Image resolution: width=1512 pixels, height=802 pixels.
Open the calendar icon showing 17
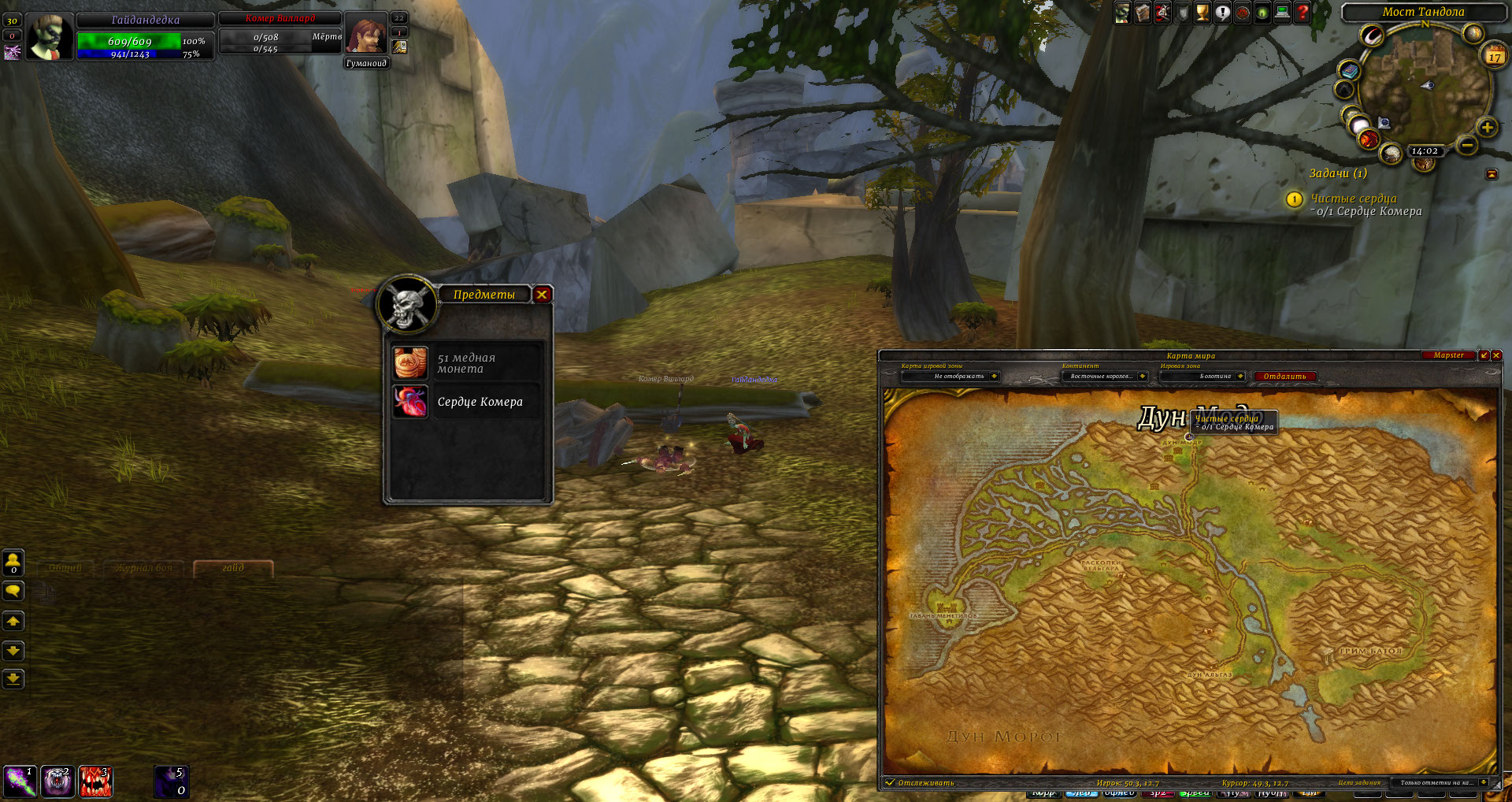click(x=1494, y=55)
